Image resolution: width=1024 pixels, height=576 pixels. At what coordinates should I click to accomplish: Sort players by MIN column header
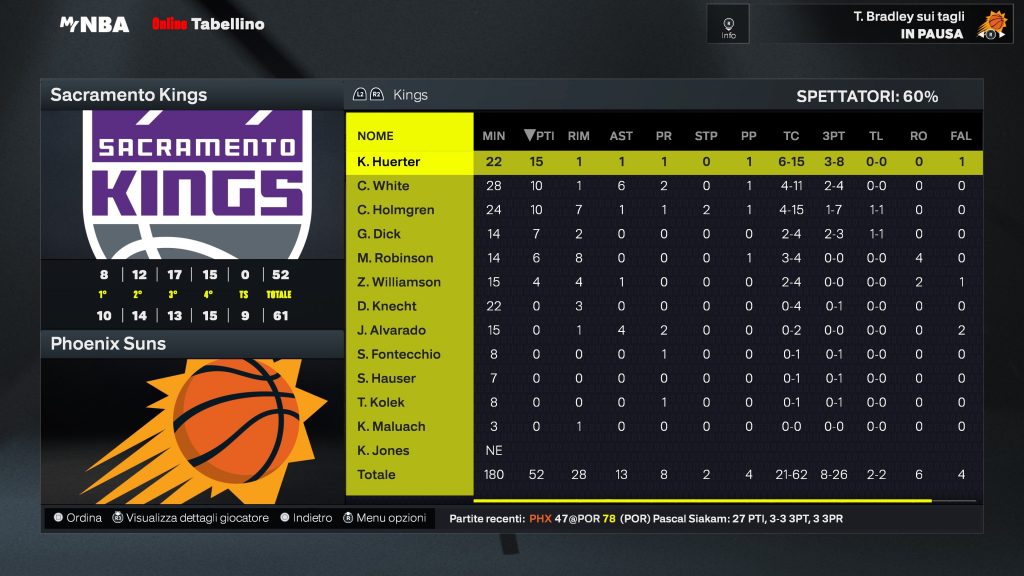(493, 136)
